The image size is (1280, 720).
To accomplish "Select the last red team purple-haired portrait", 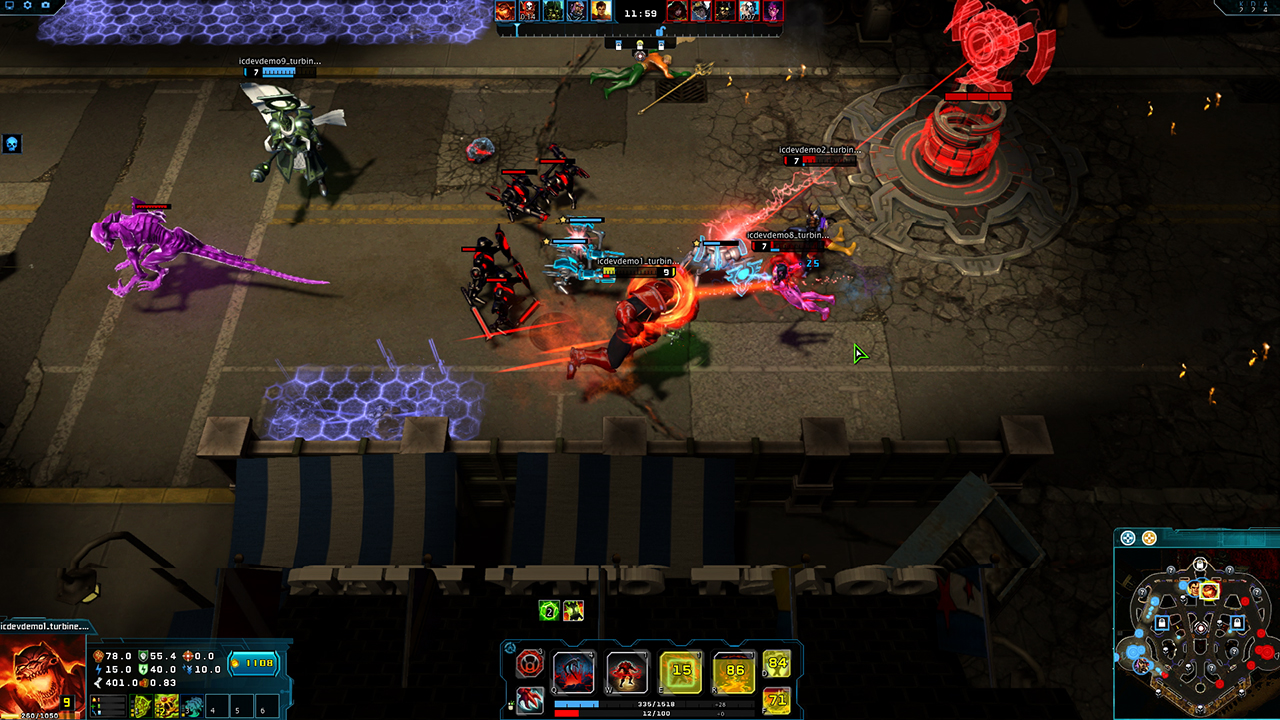I will pyautogui.click(x=773, y=11).
